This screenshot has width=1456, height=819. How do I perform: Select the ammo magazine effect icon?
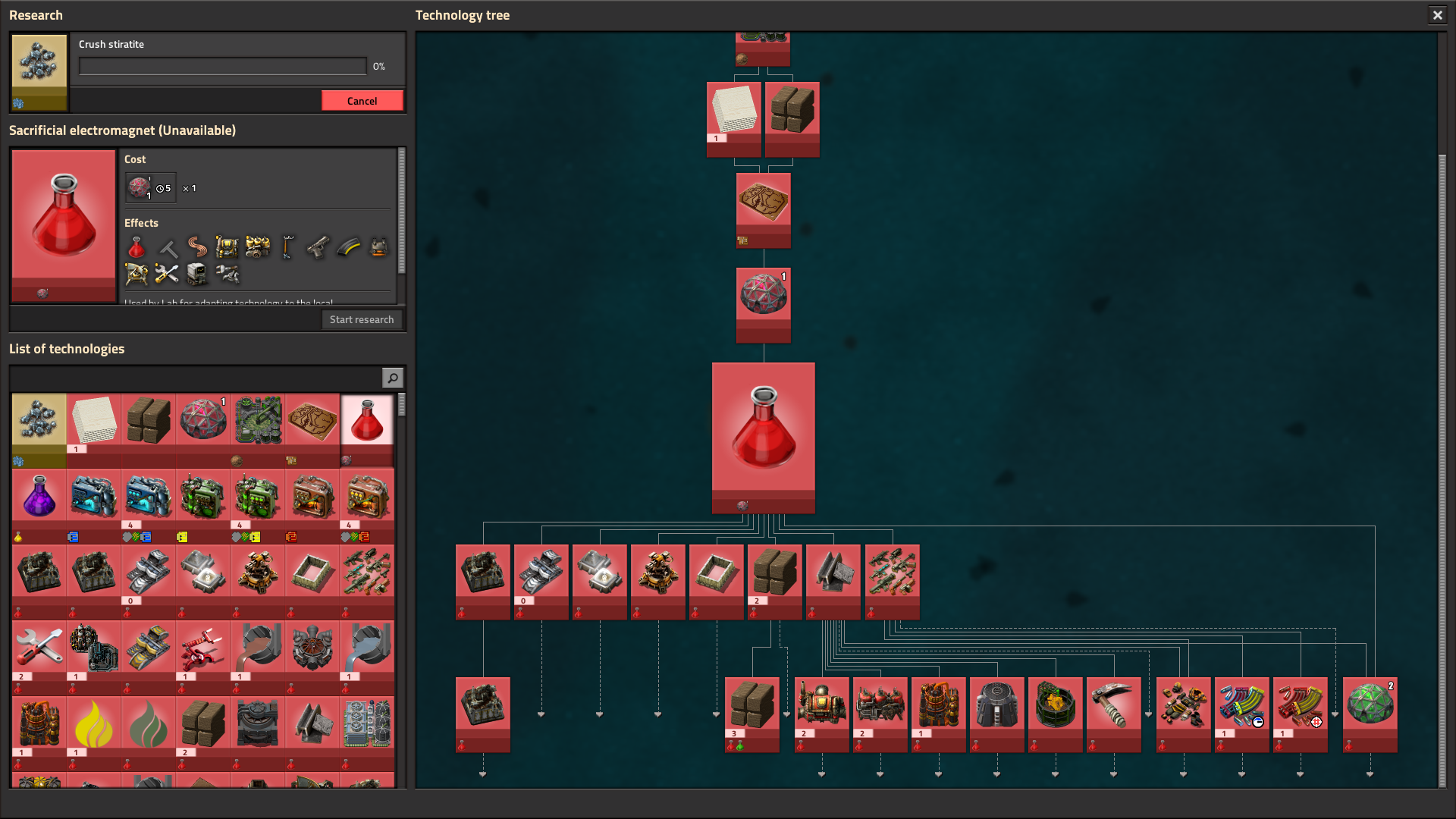coord(348,248)
